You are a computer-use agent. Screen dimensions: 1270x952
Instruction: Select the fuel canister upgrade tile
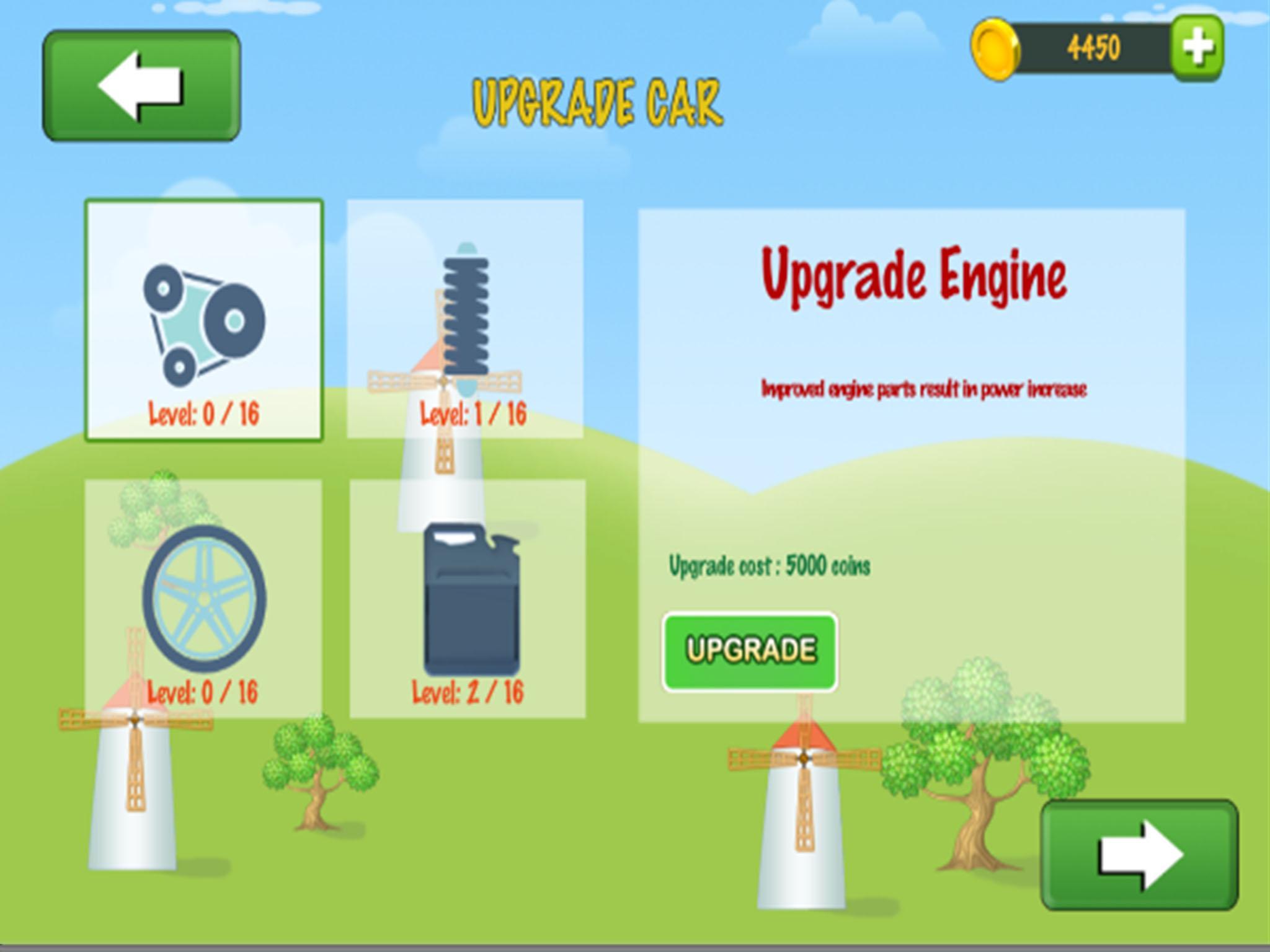pos(468,599)
